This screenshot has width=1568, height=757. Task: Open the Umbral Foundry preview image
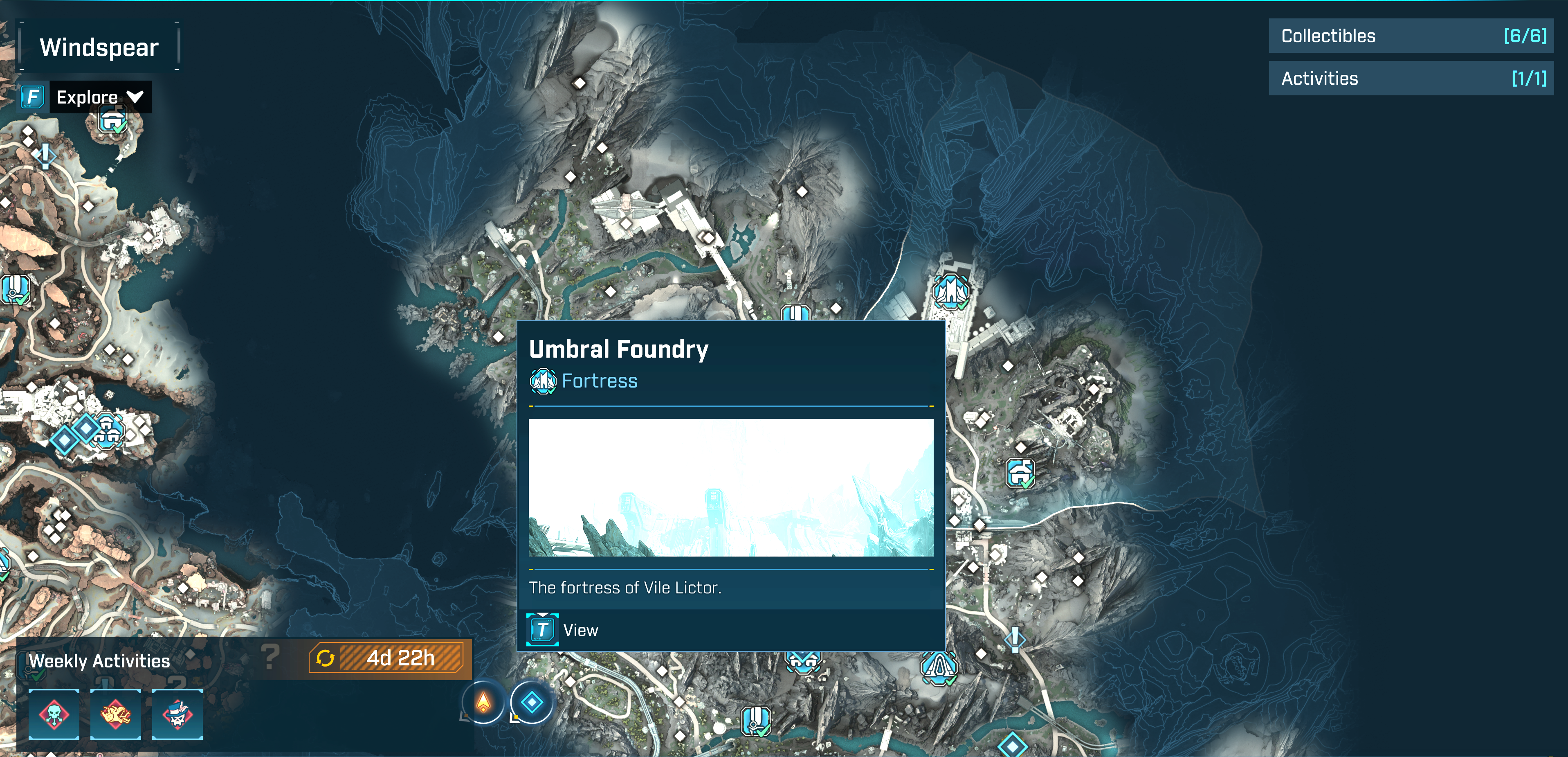click(730, 488)
